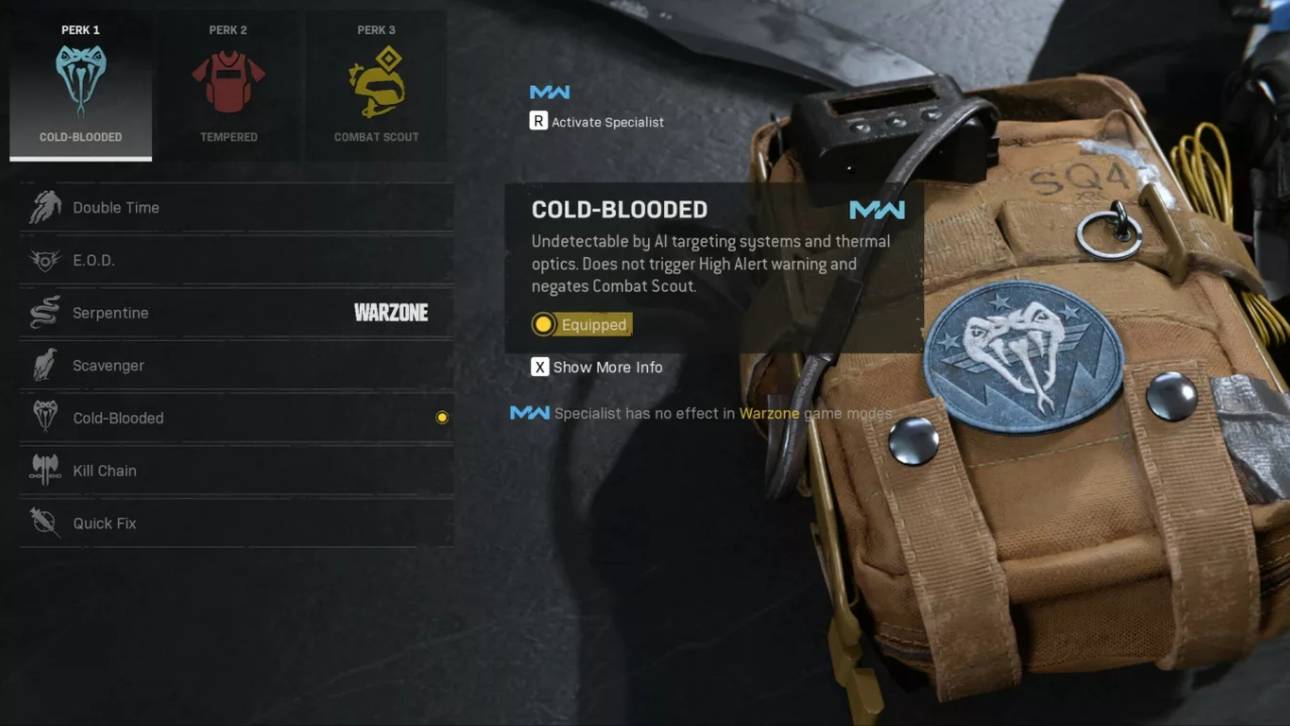Open the Warzone link in the specialist note
Image resolution: width=1290 pixels, height=726 pixels.
click(x=768, y=411)
